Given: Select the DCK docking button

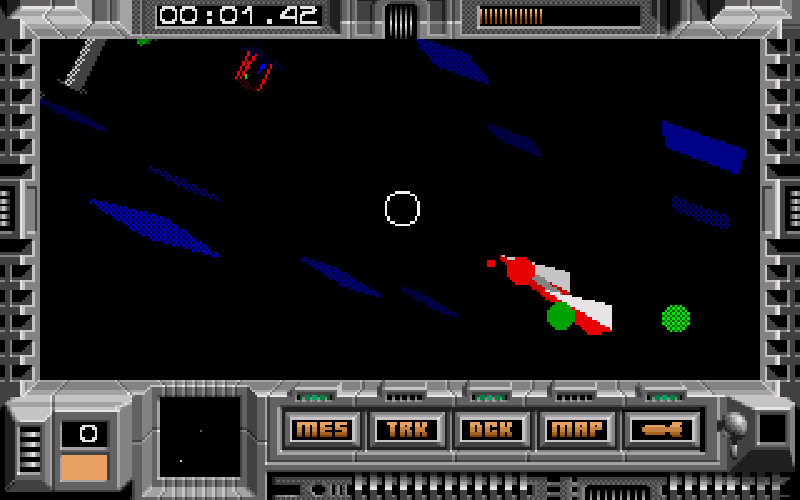Looking at the screenshot, I should click(491, 430).
